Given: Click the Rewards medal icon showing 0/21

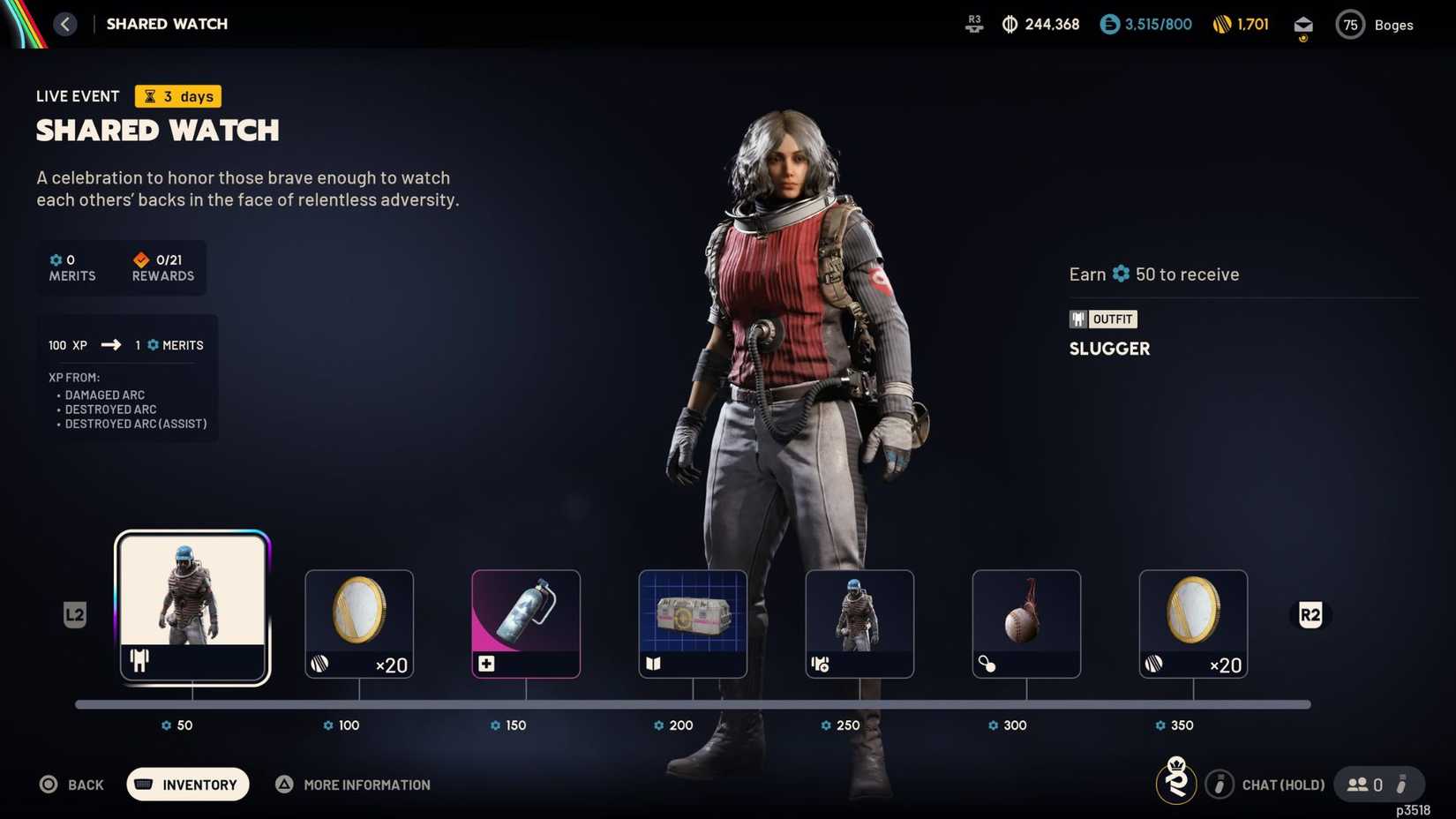Looking at the screenshot, I should (x=141, y=259).
